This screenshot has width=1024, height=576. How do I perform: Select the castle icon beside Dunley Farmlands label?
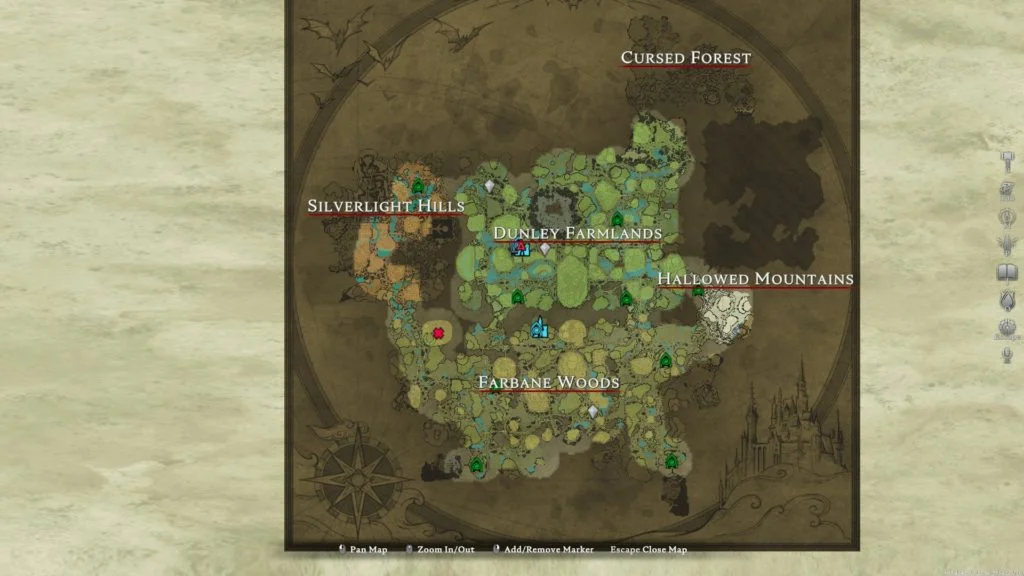[520, 248]
